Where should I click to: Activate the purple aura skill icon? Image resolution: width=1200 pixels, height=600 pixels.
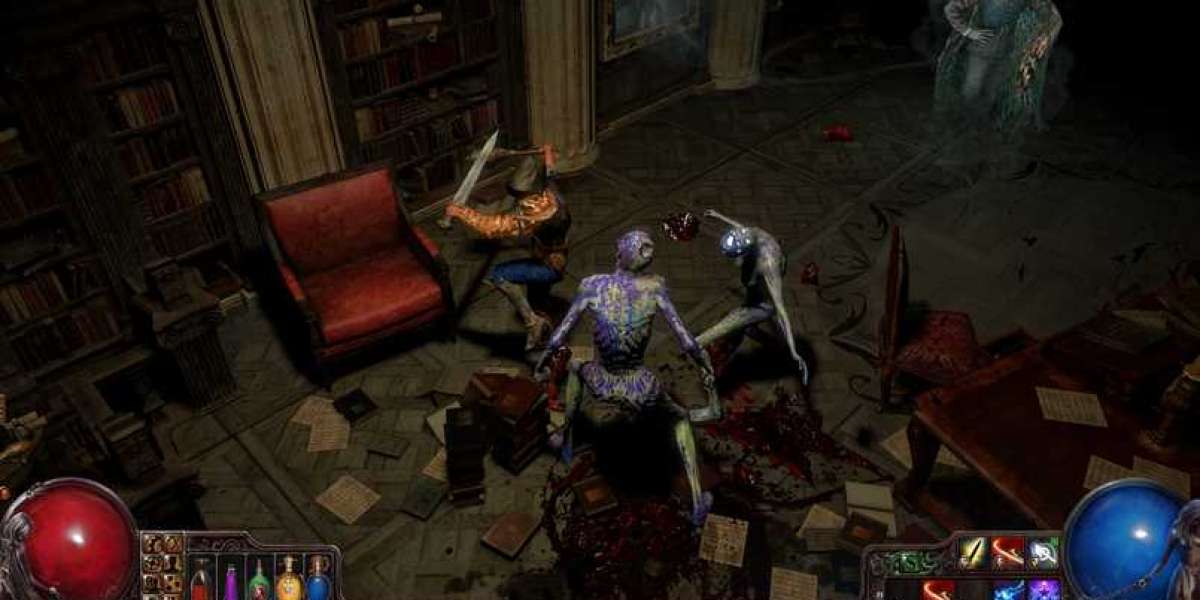click(1043, 590)
